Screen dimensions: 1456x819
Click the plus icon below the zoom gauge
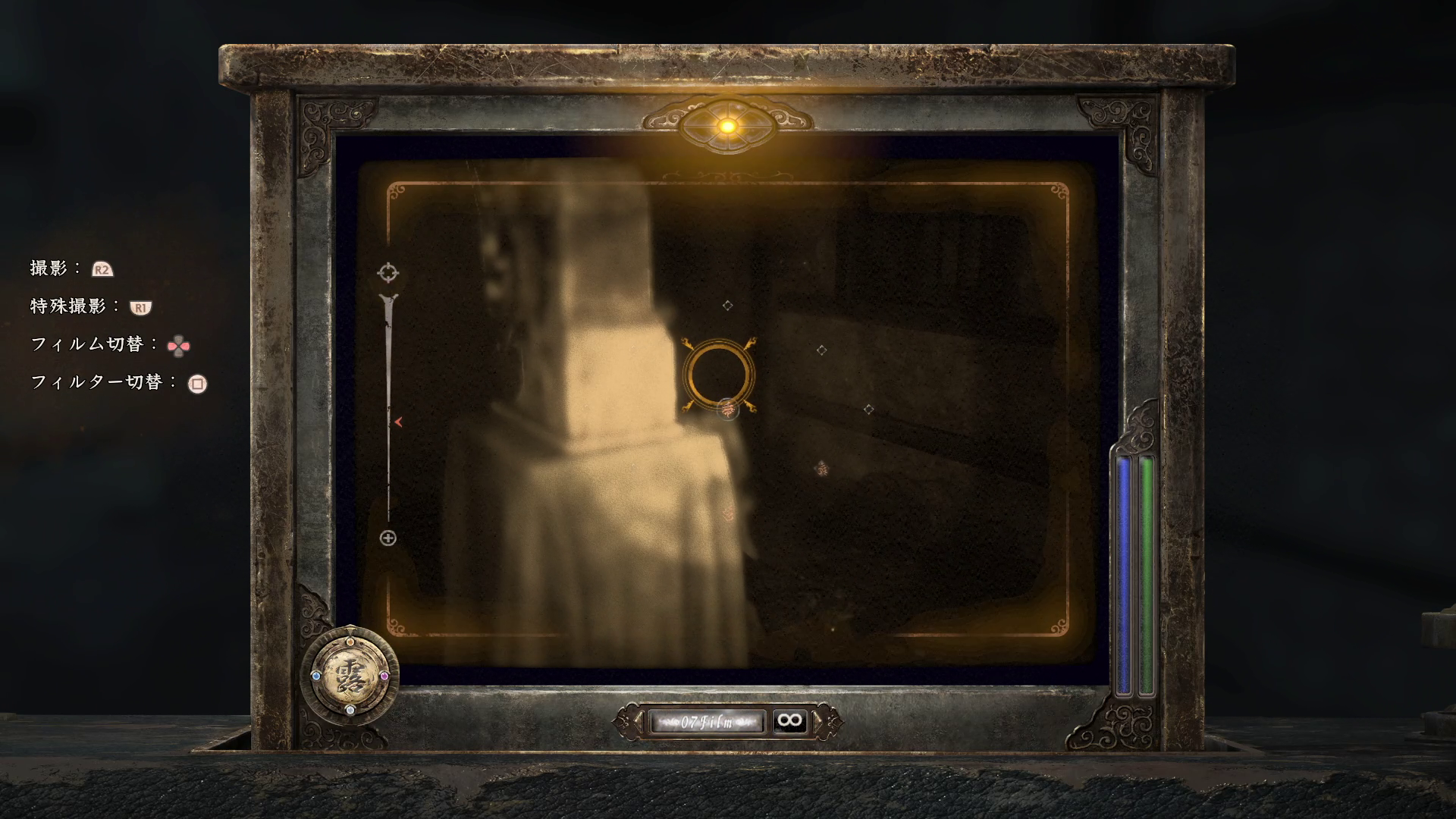pyautogui.click(x=388, y=538)
